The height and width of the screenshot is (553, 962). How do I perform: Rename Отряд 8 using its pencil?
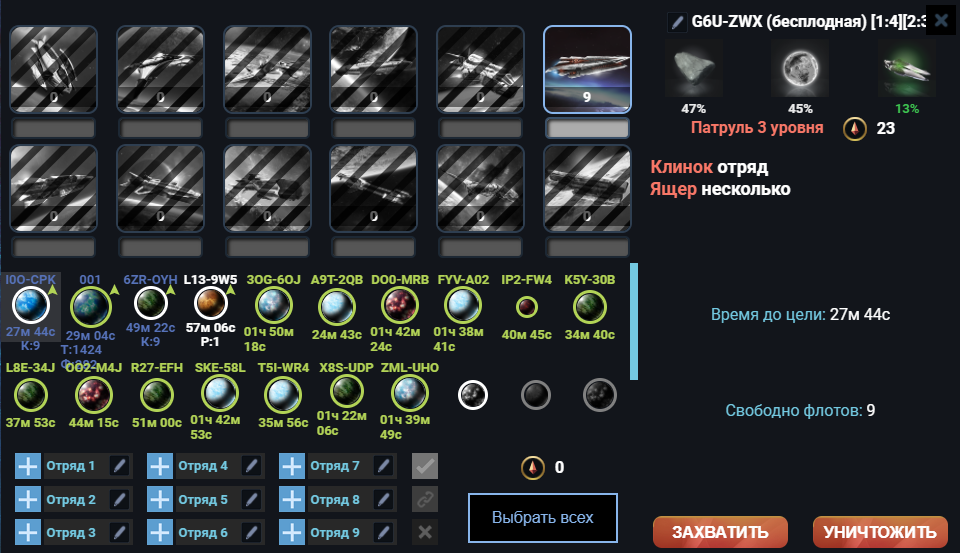383,500
